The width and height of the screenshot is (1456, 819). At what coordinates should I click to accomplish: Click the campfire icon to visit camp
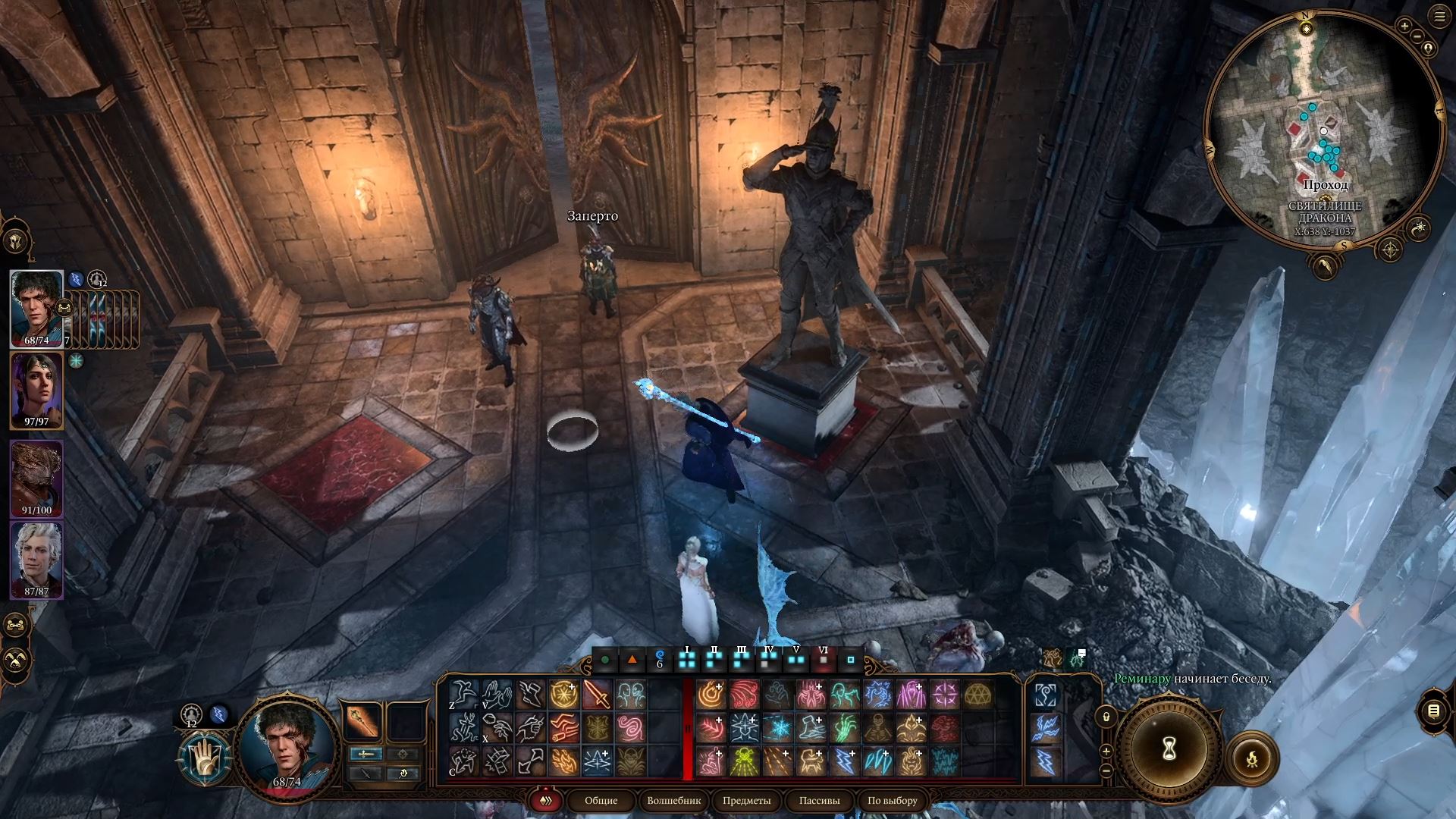[1251, 757]
